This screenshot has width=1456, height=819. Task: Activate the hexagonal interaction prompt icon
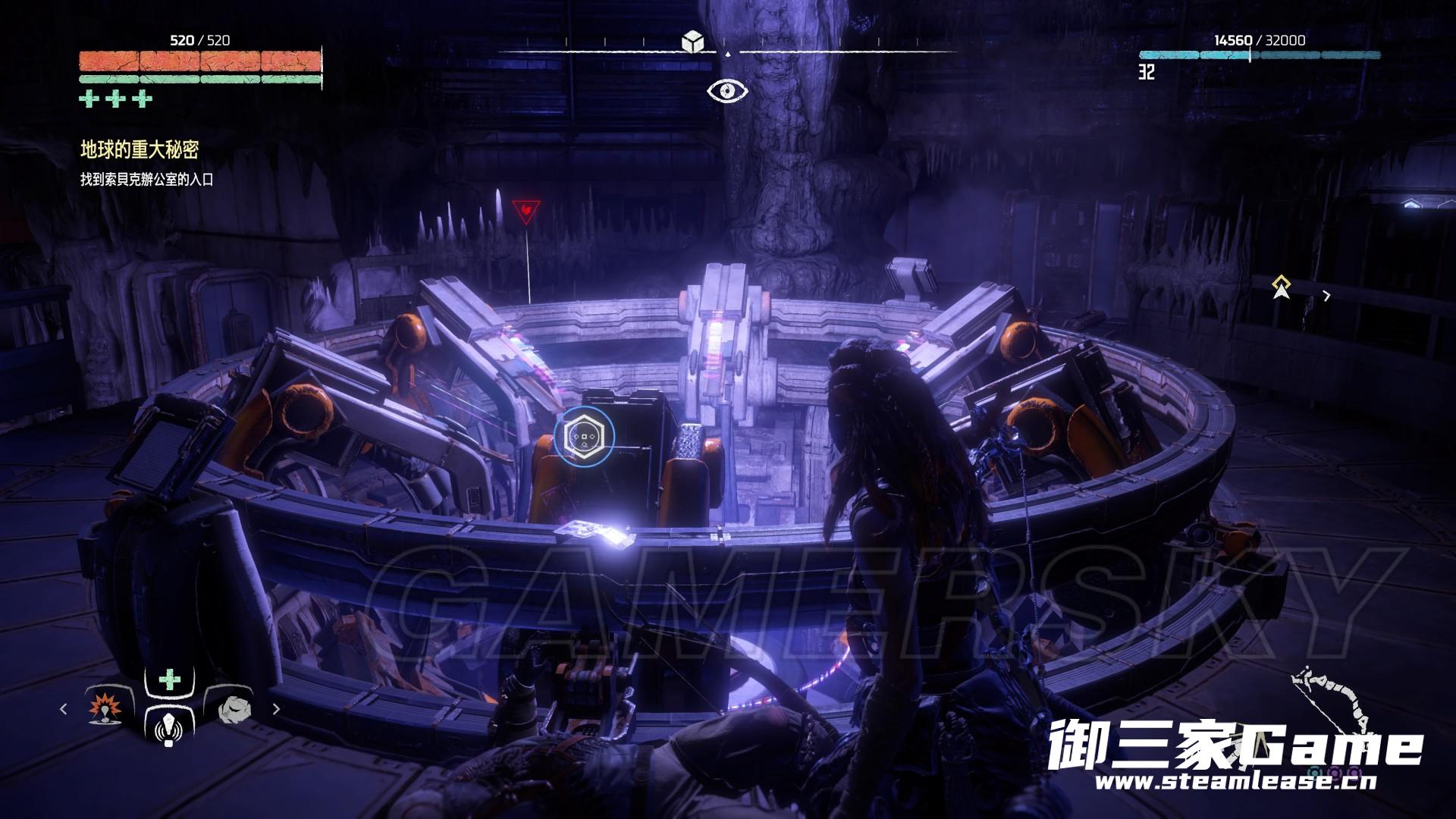(584, 438)
